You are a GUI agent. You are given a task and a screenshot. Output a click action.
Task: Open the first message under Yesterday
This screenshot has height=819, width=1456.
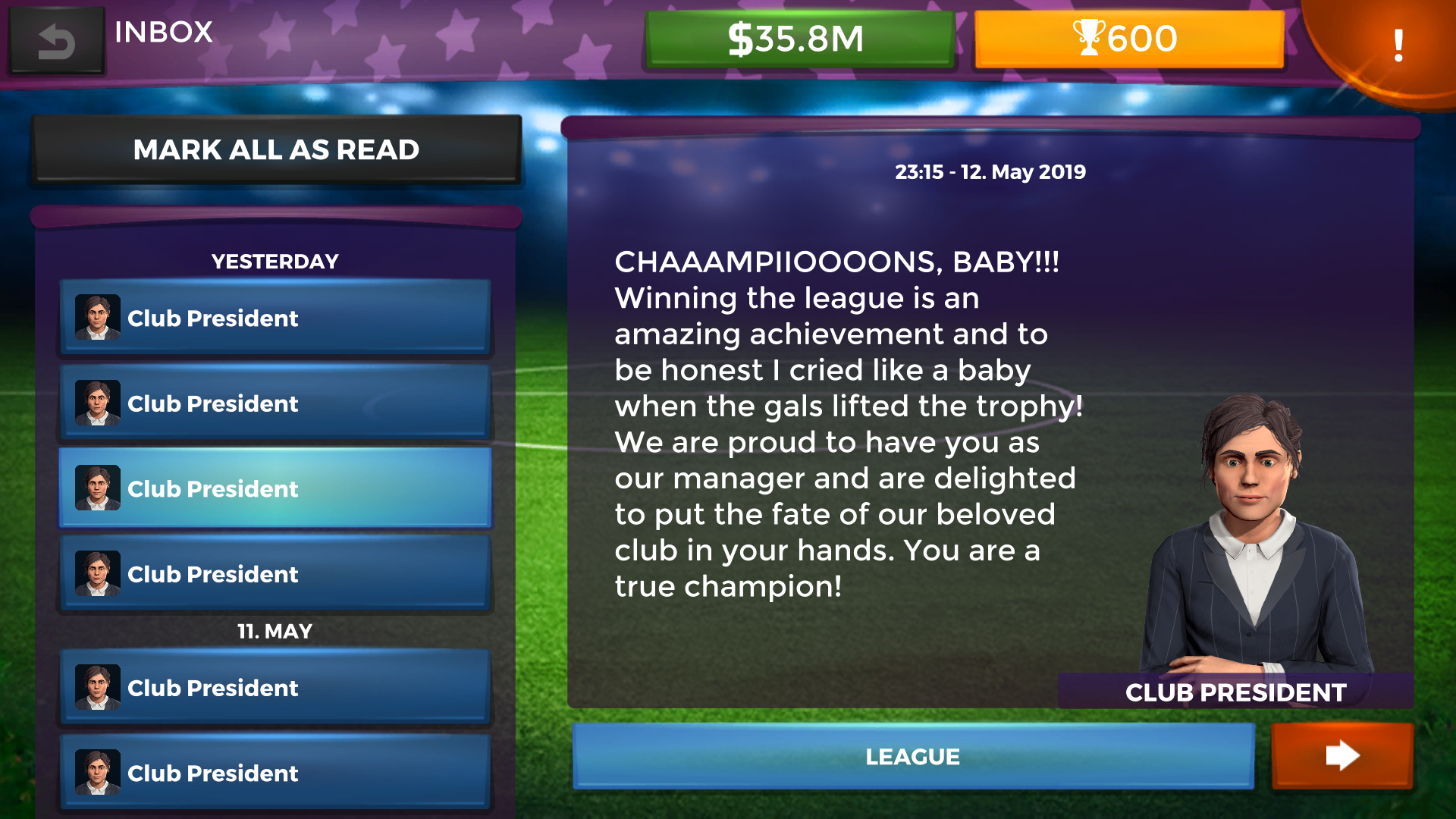pyautogui.click(x=276, y=318)
